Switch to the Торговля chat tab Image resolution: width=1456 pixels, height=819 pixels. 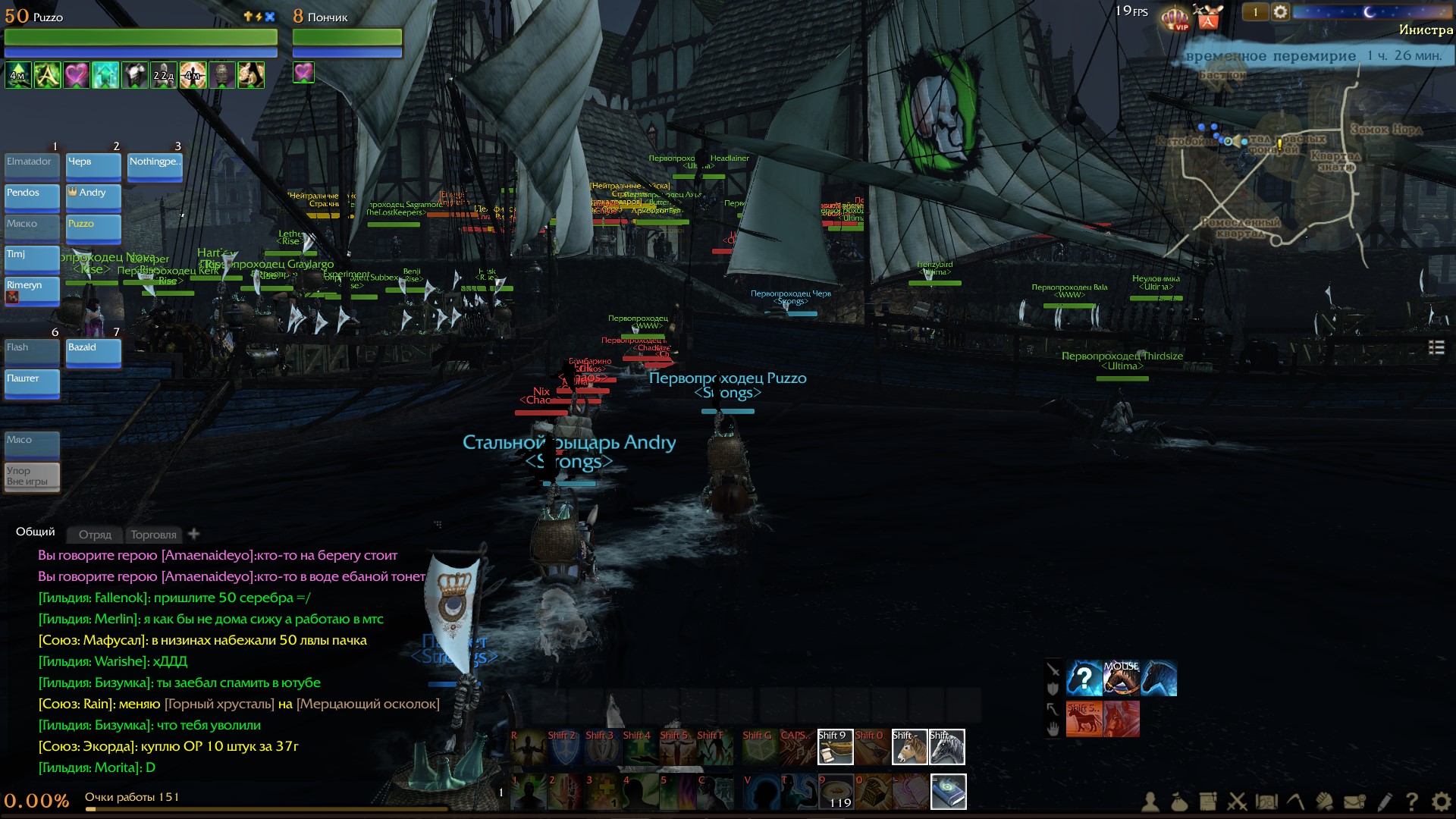click(153, 535)
